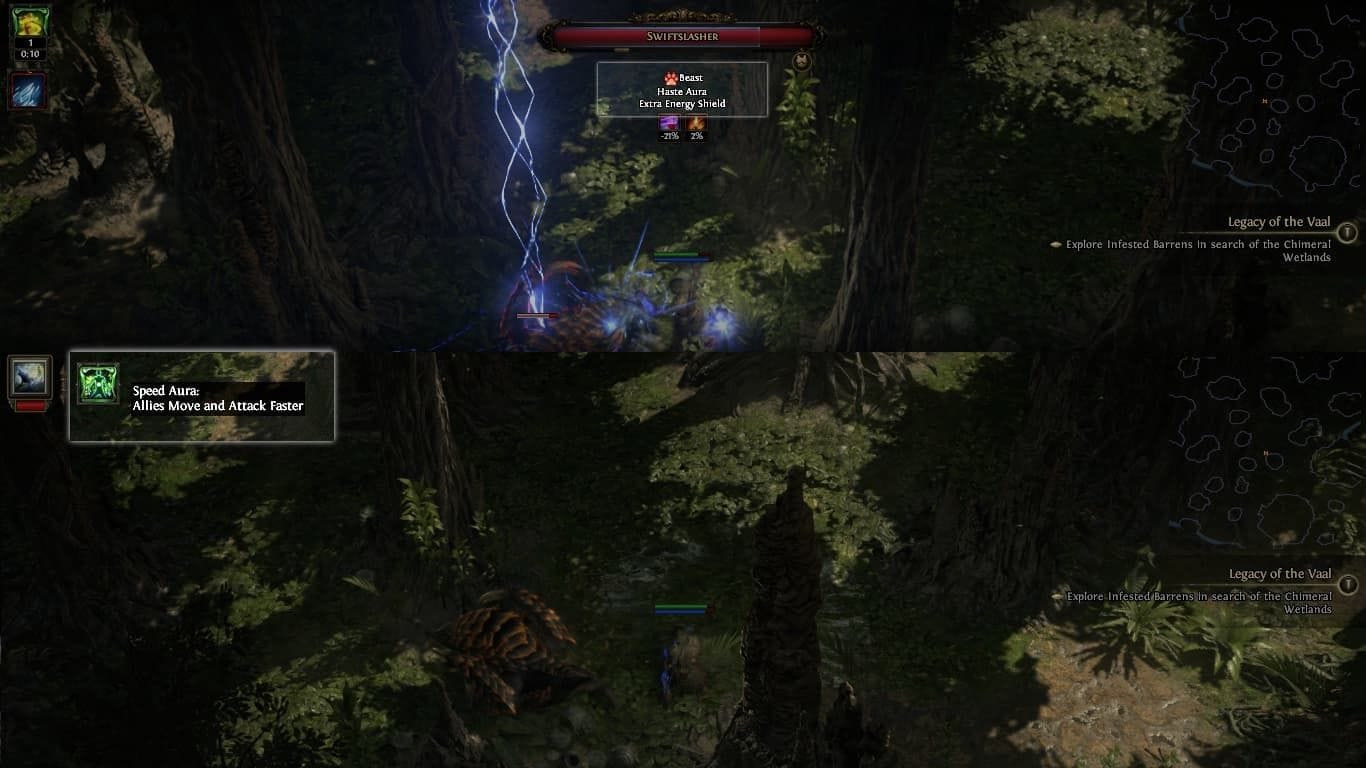Click the emblem above Swiftslasher's health bar
Viewport: 1366px width, 768px height.
pyautogui.click(x=681, y=16)
